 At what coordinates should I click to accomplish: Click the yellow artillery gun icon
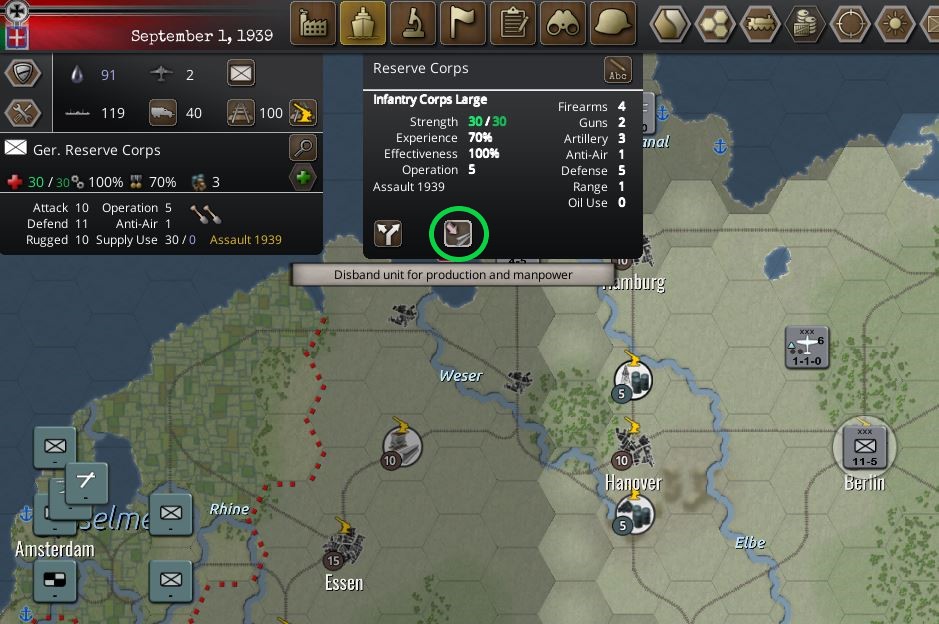click(303, 113)
